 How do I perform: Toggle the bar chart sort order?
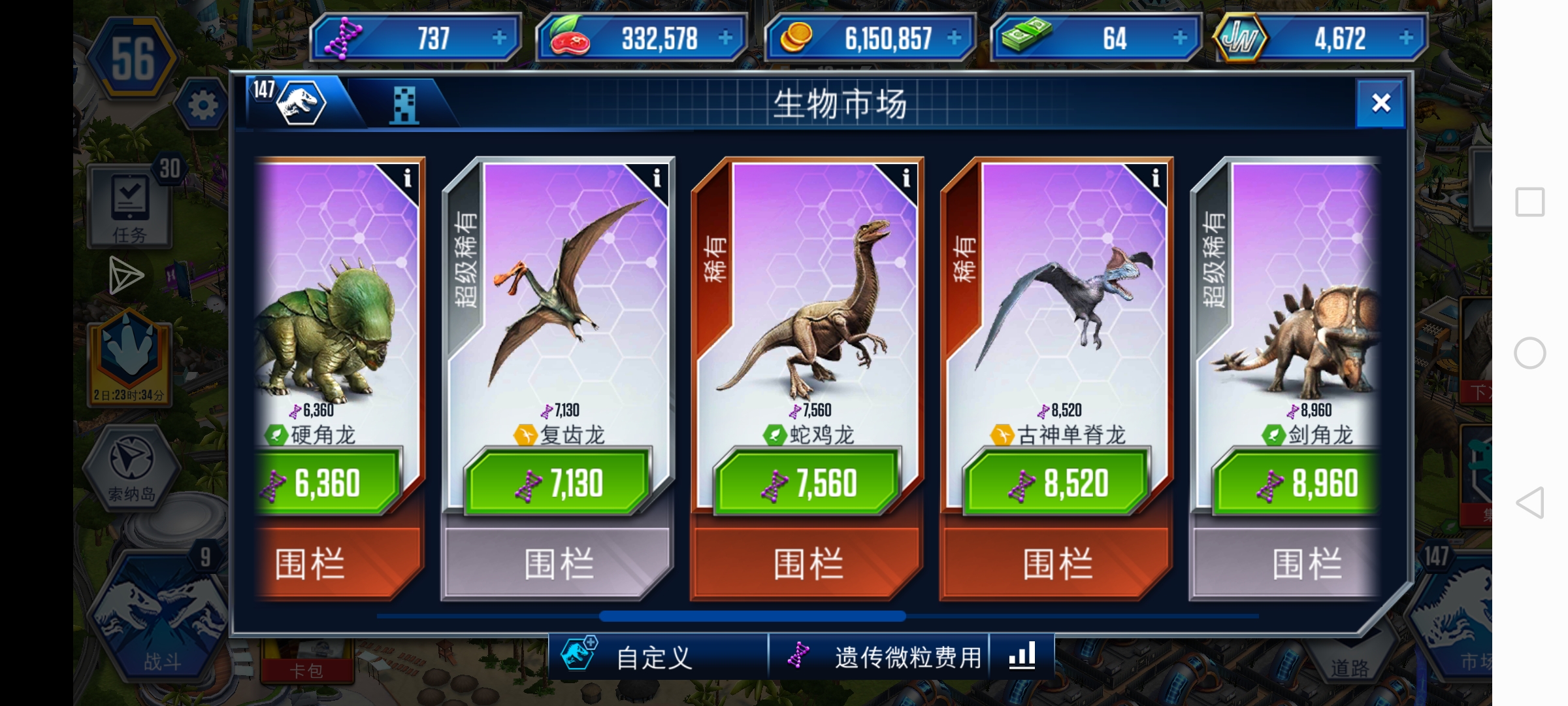coord(1022,655)
